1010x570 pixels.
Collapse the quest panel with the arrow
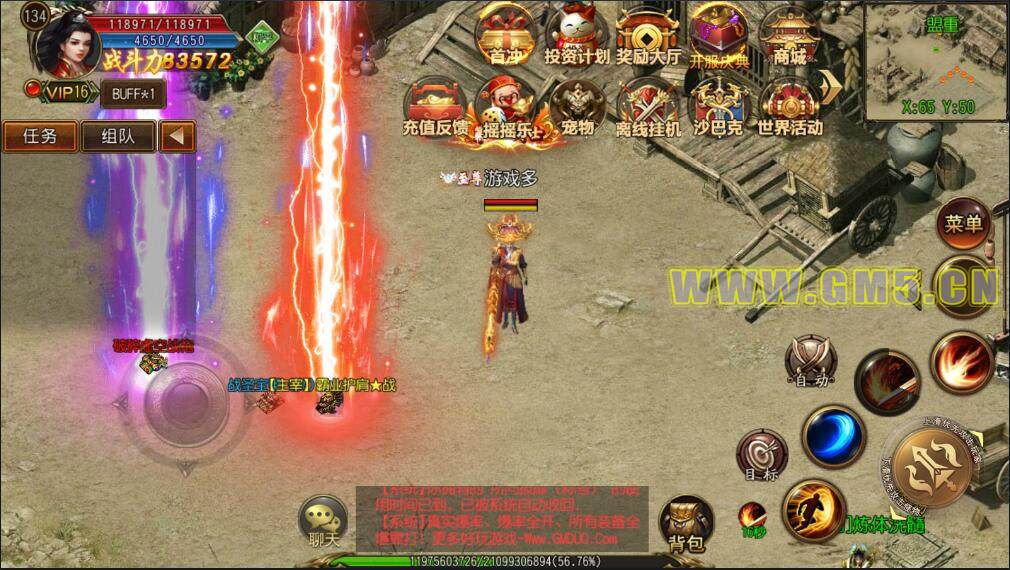(x=177, y=136)
